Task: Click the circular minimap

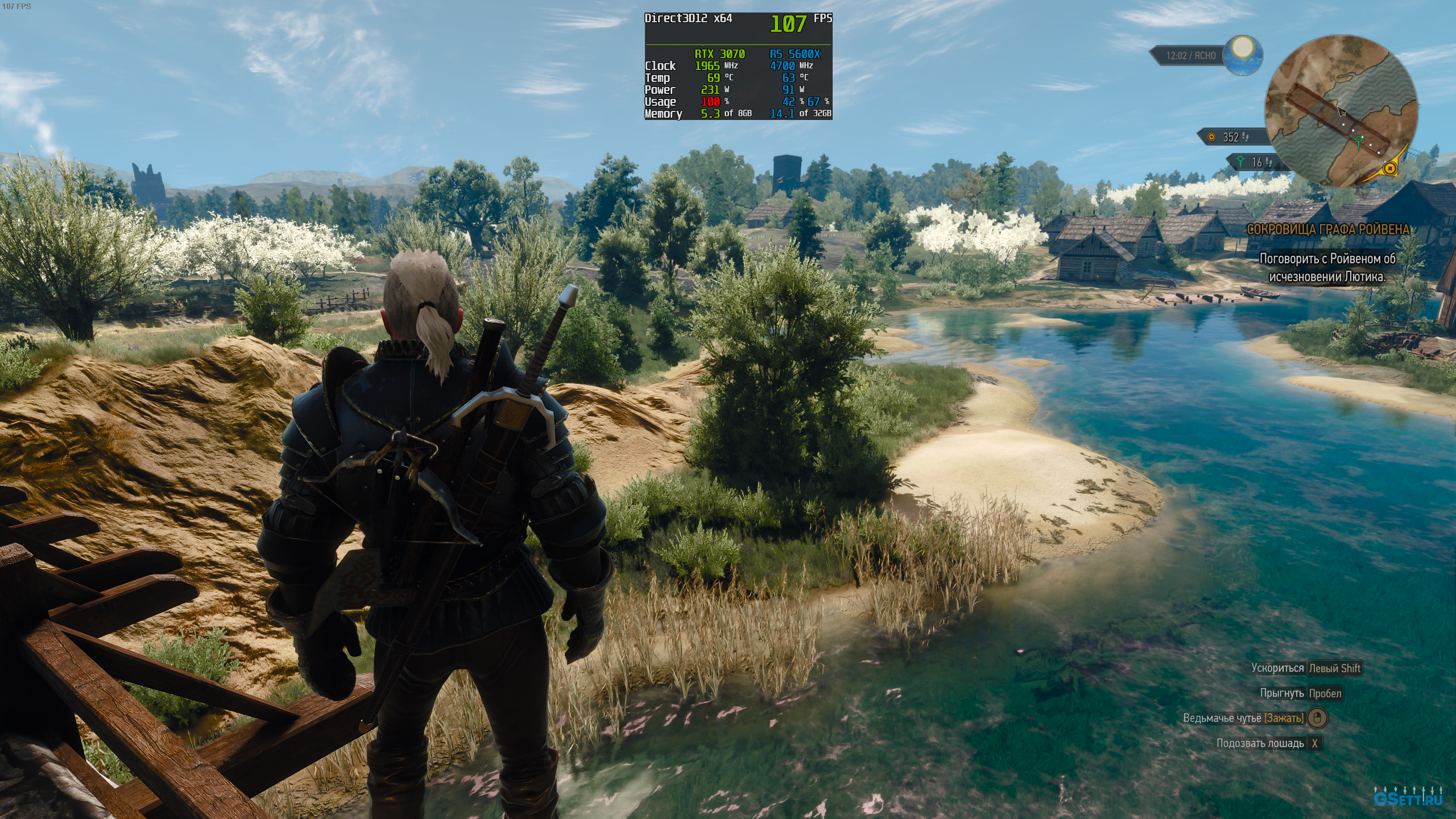Action: tap(1341, 111)
